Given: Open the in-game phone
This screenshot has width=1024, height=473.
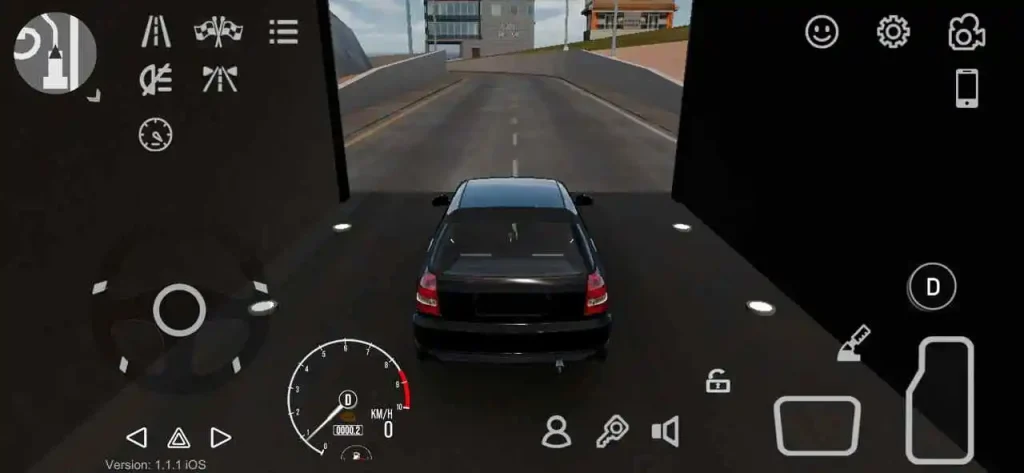Looking at the screenshot, I should 967,88.
